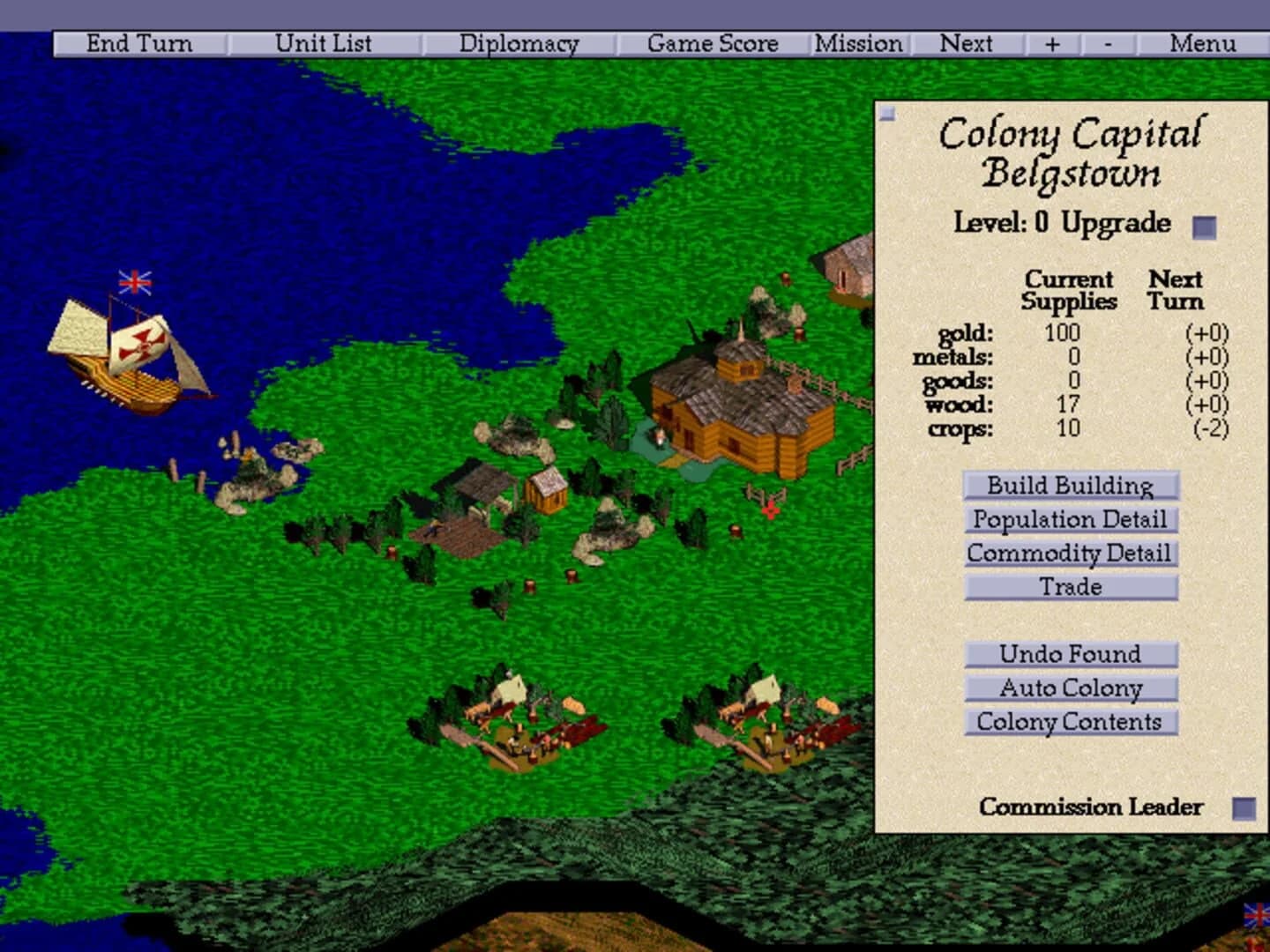Open Population Detail for Belgstown
Image resolution: width=1270 pixels, height=952 pixels.
(x=1070, y=520)
